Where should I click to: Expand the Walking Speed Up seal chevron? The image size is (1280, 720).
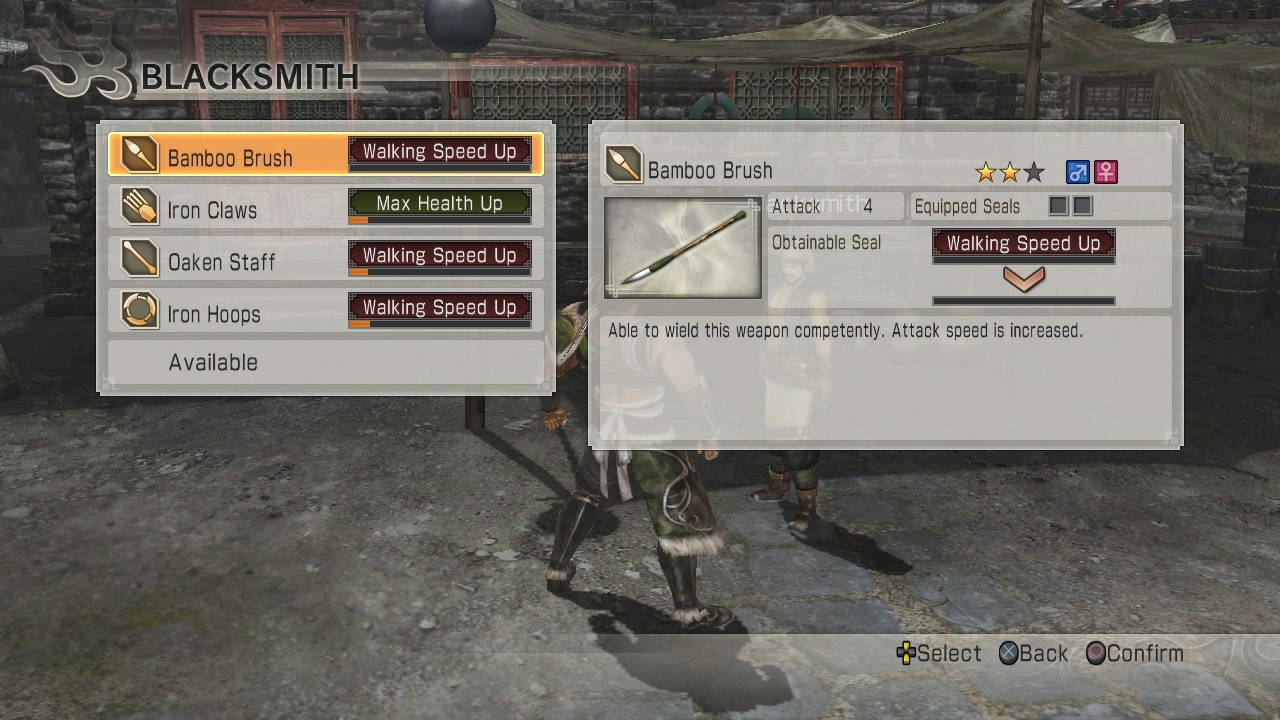point(1022,282)
